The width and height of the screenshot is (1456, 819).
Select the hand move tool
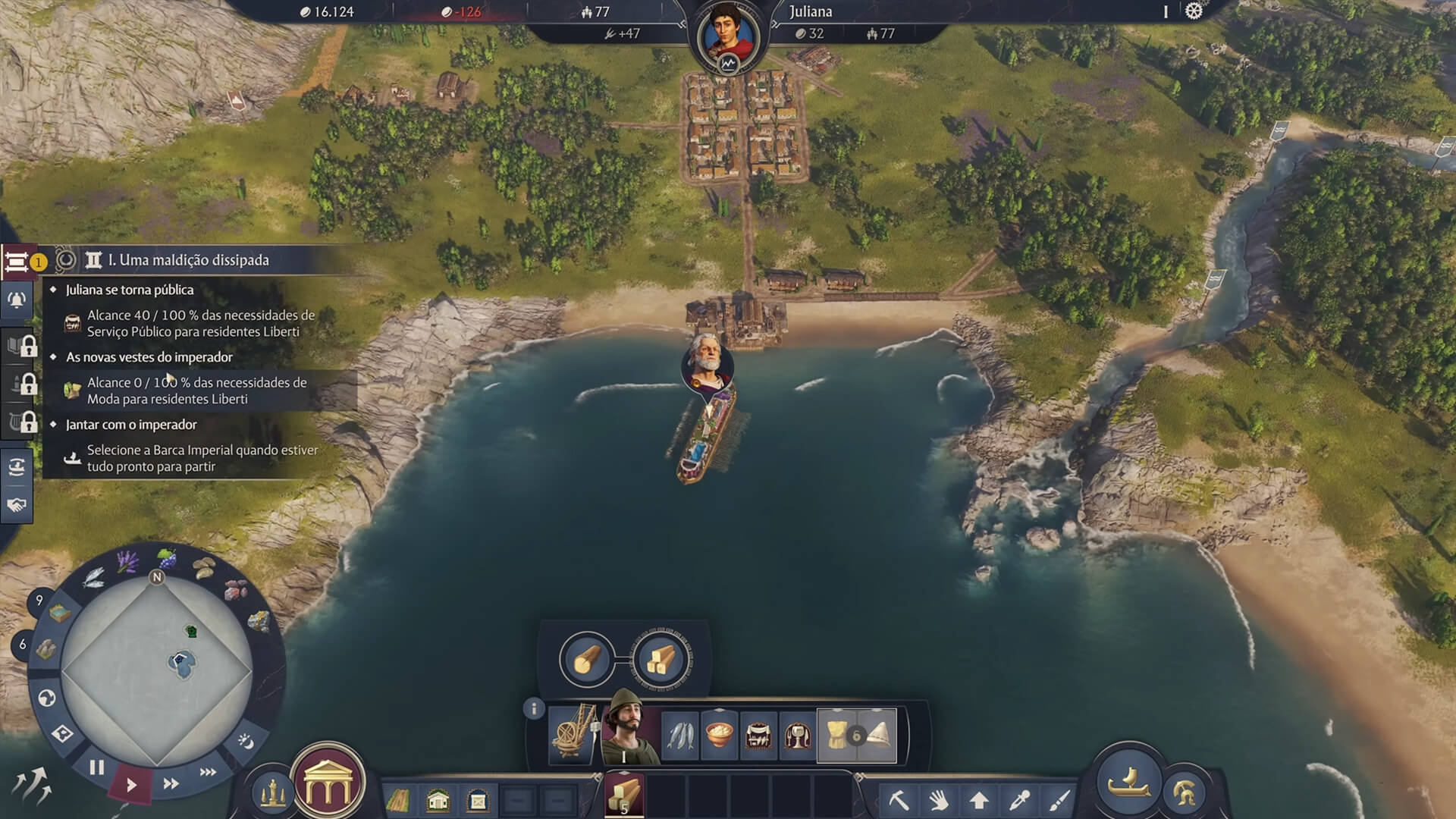940,801
